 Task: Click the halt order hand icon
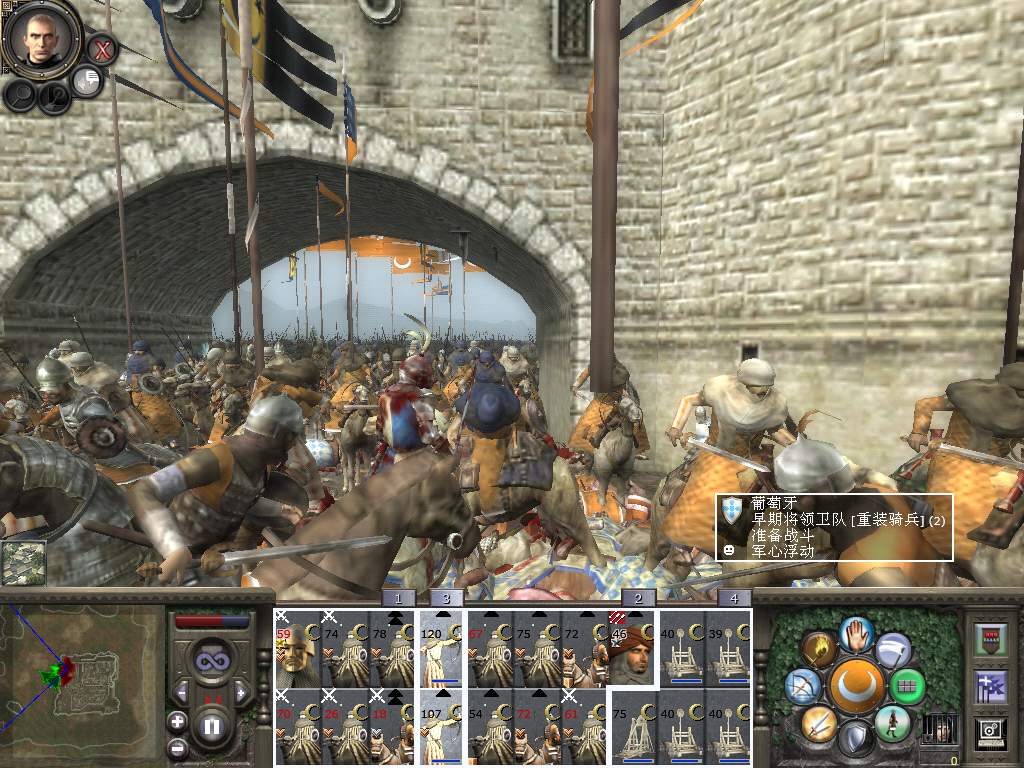854,633
